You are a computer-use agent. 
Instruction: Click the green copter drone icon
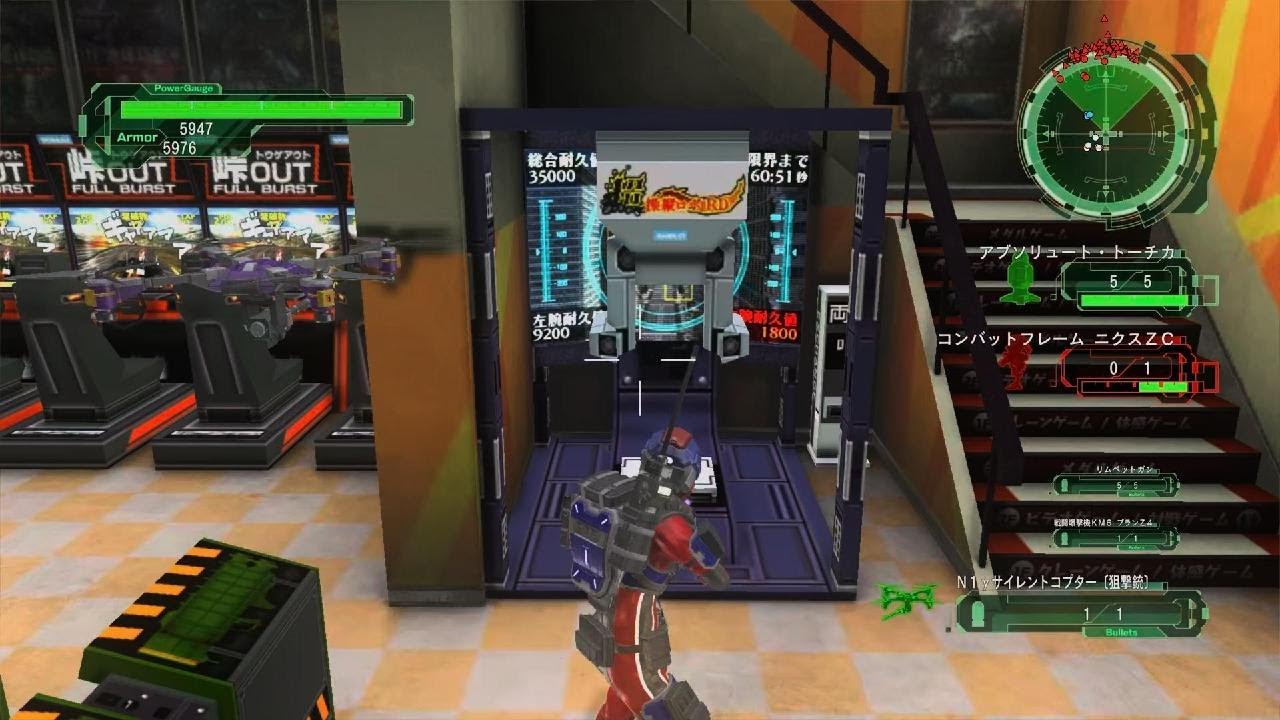903,597
